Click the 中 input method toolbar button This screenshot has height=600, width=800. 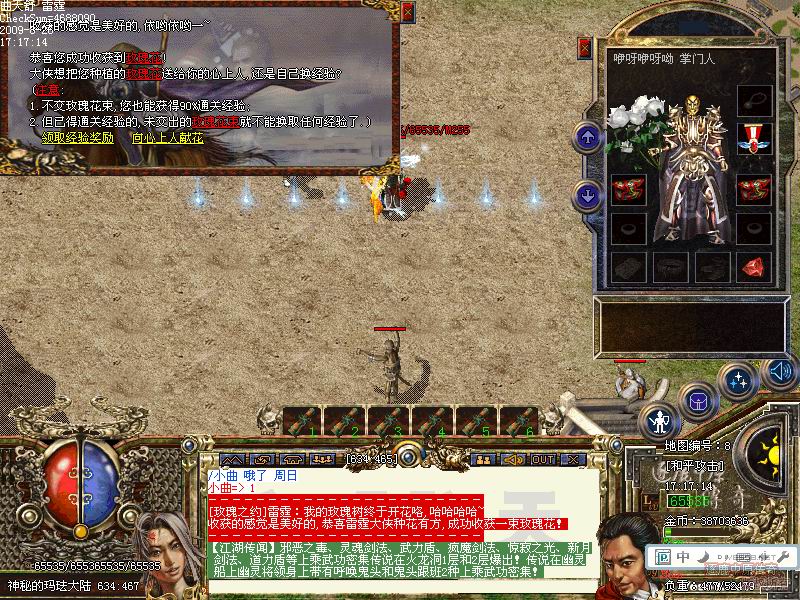tap(682, 557)
